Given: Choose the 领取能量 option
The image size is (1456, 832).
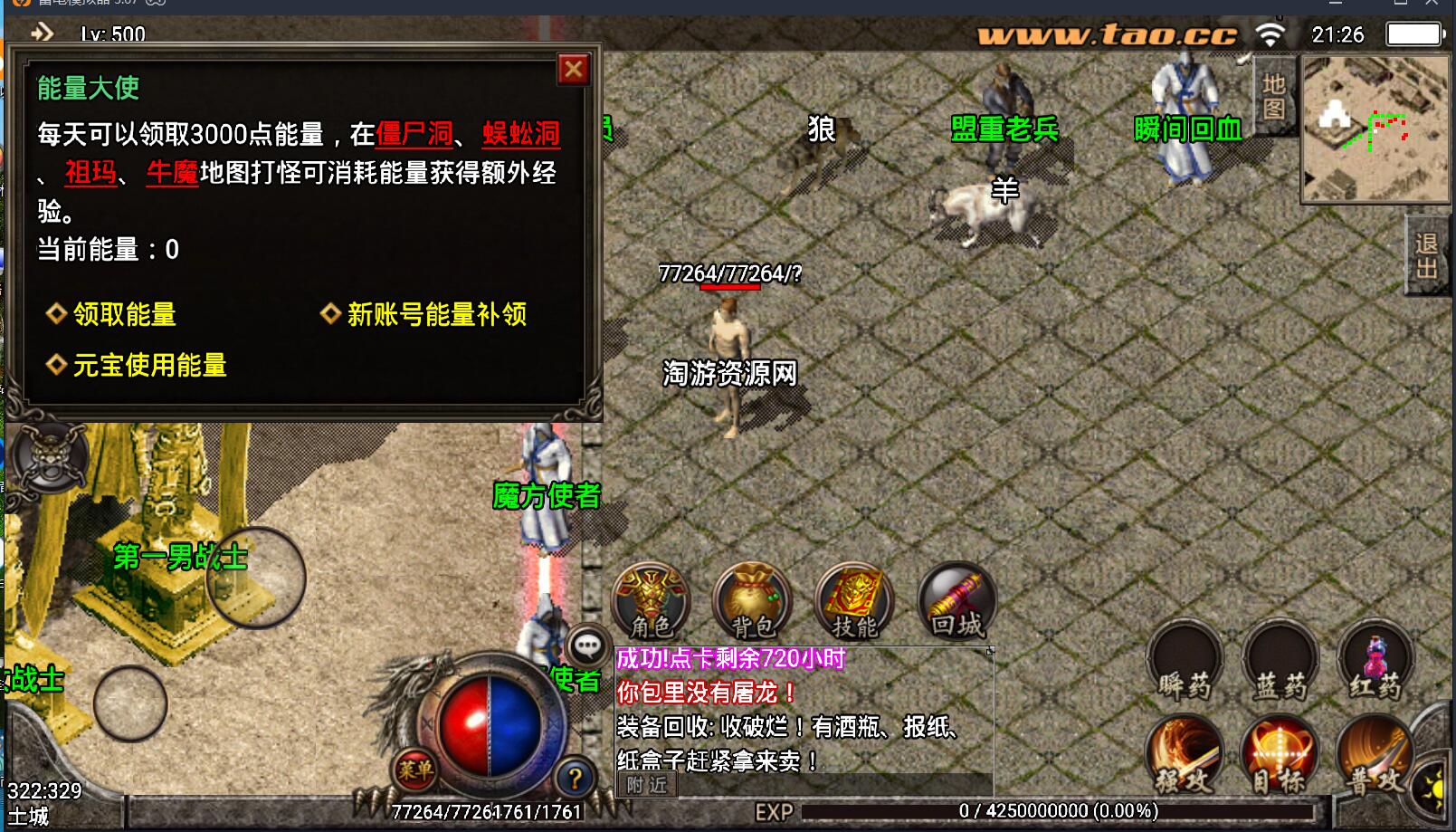Looking at the screenshot, I should click(124, 314).
